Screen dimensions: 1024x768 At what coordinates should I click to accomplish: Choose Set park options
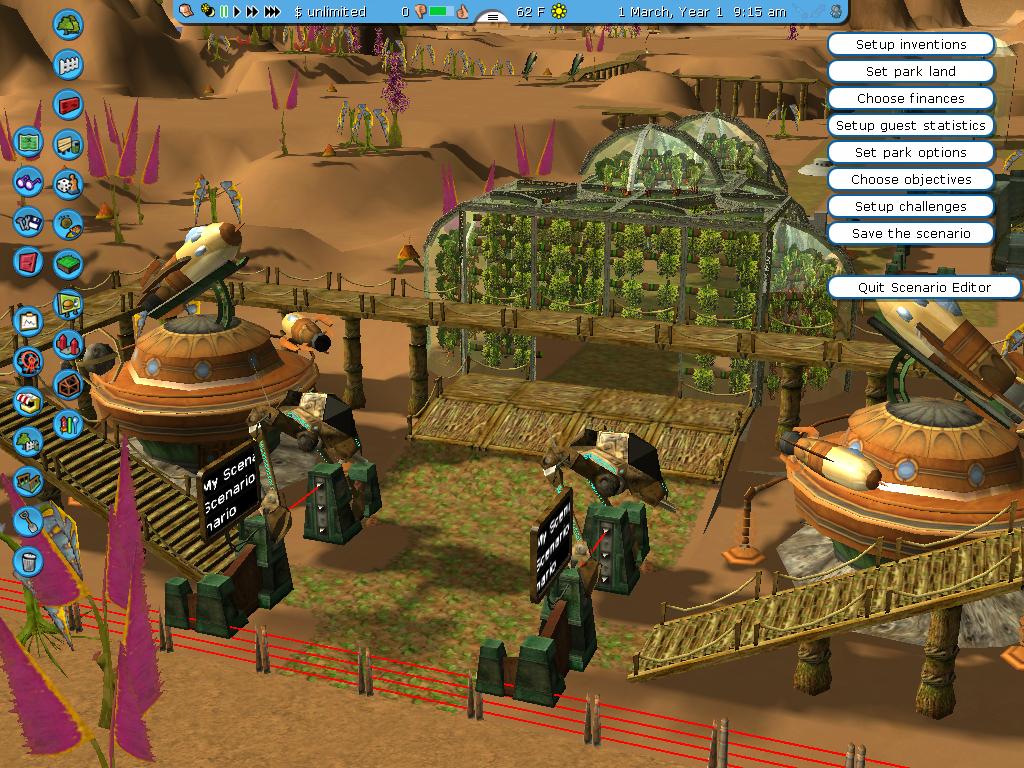911,153
